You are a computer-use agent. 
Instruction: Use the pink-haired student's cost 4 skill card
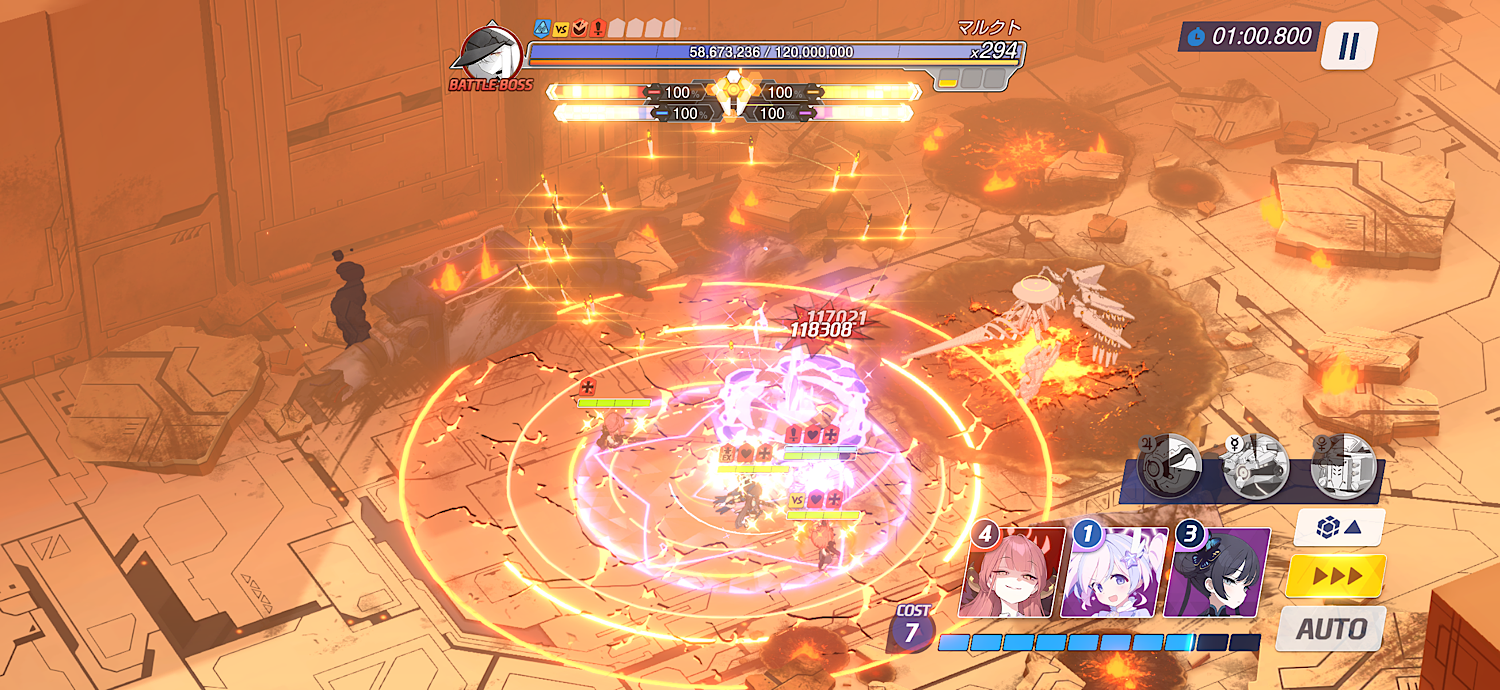tap(1010, 572)
